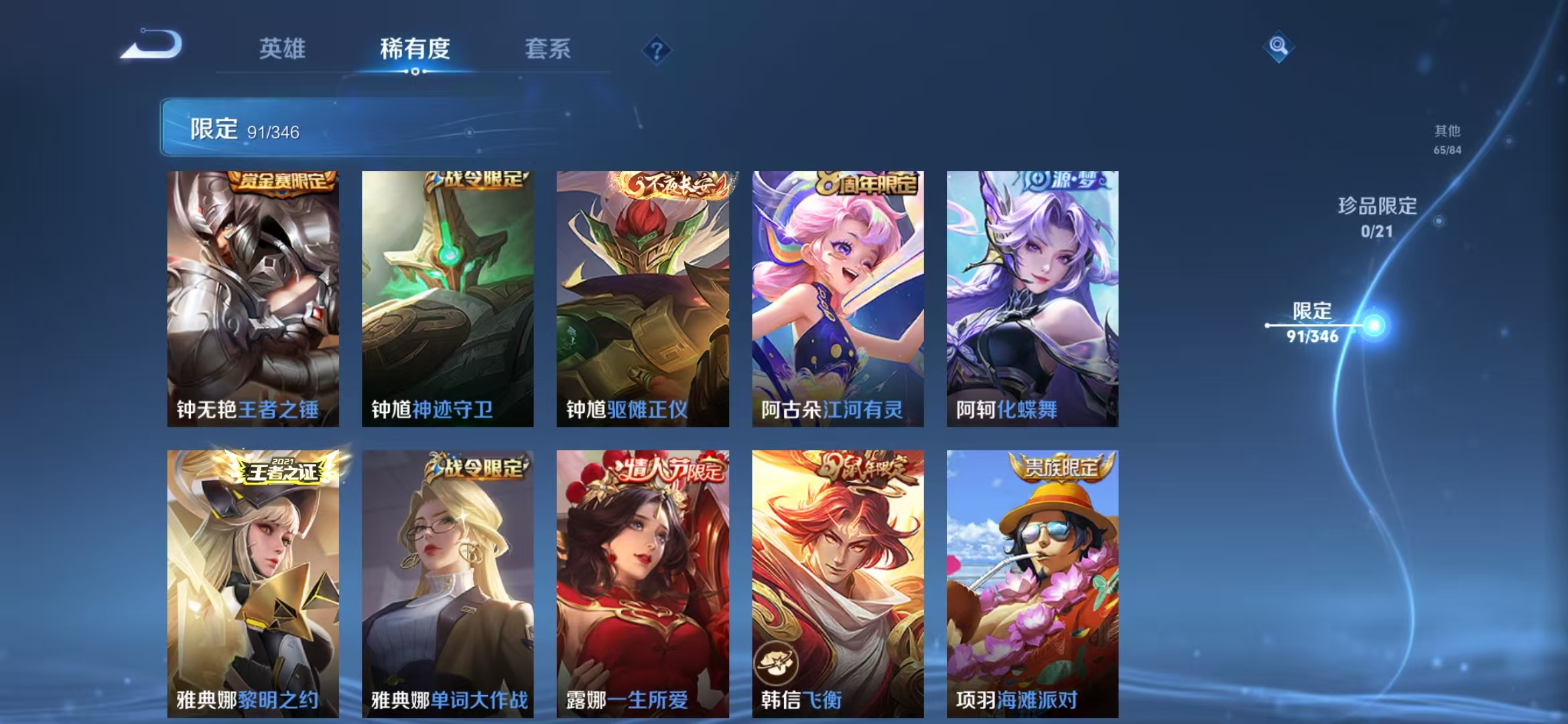Open the help question mark icon
Image resolution: width=1568 pixels, height=724 pixels.
(x=658, y=50)
